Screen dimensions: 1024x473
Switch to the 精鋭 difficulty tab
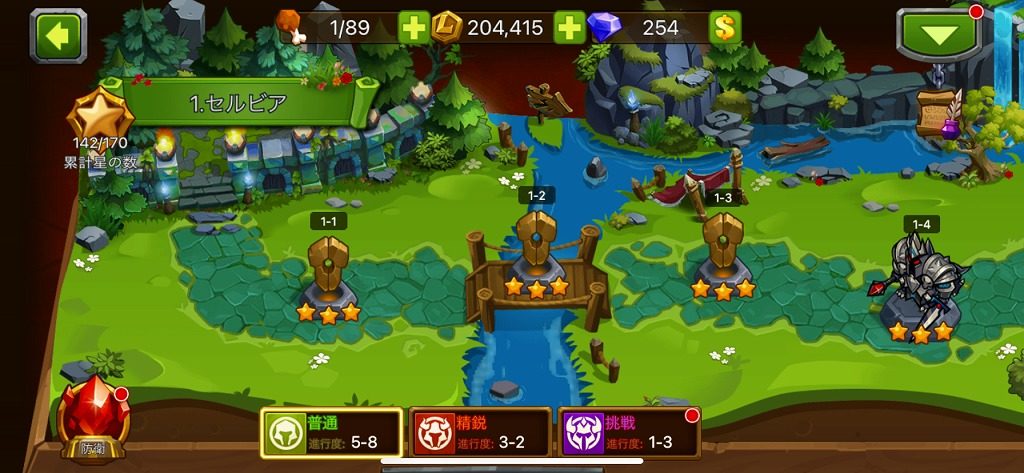[x=481, y=433]
